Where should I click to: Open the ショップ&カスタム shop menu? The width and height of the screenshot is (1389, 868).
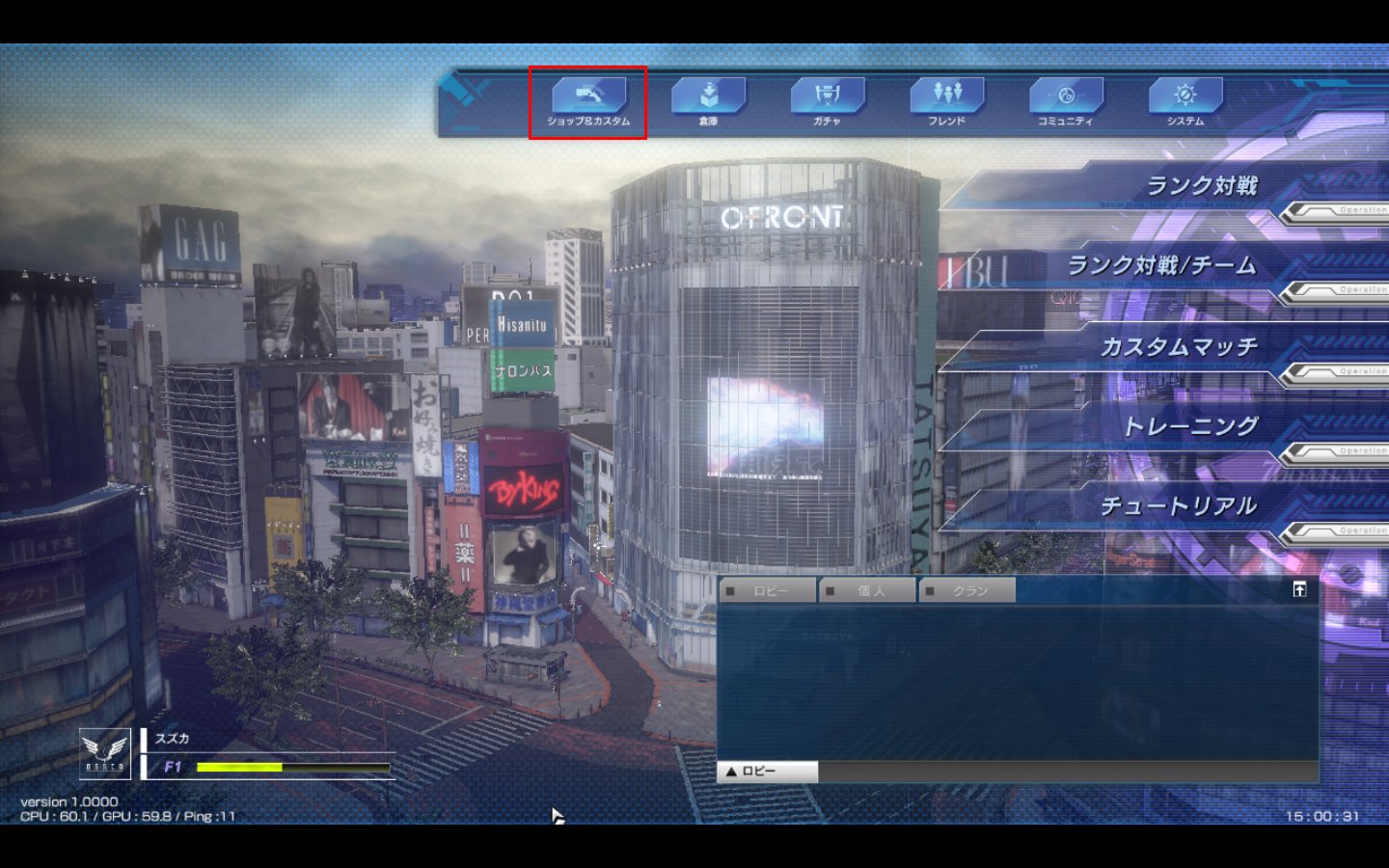pyautogui.click(x=588, y=102)
